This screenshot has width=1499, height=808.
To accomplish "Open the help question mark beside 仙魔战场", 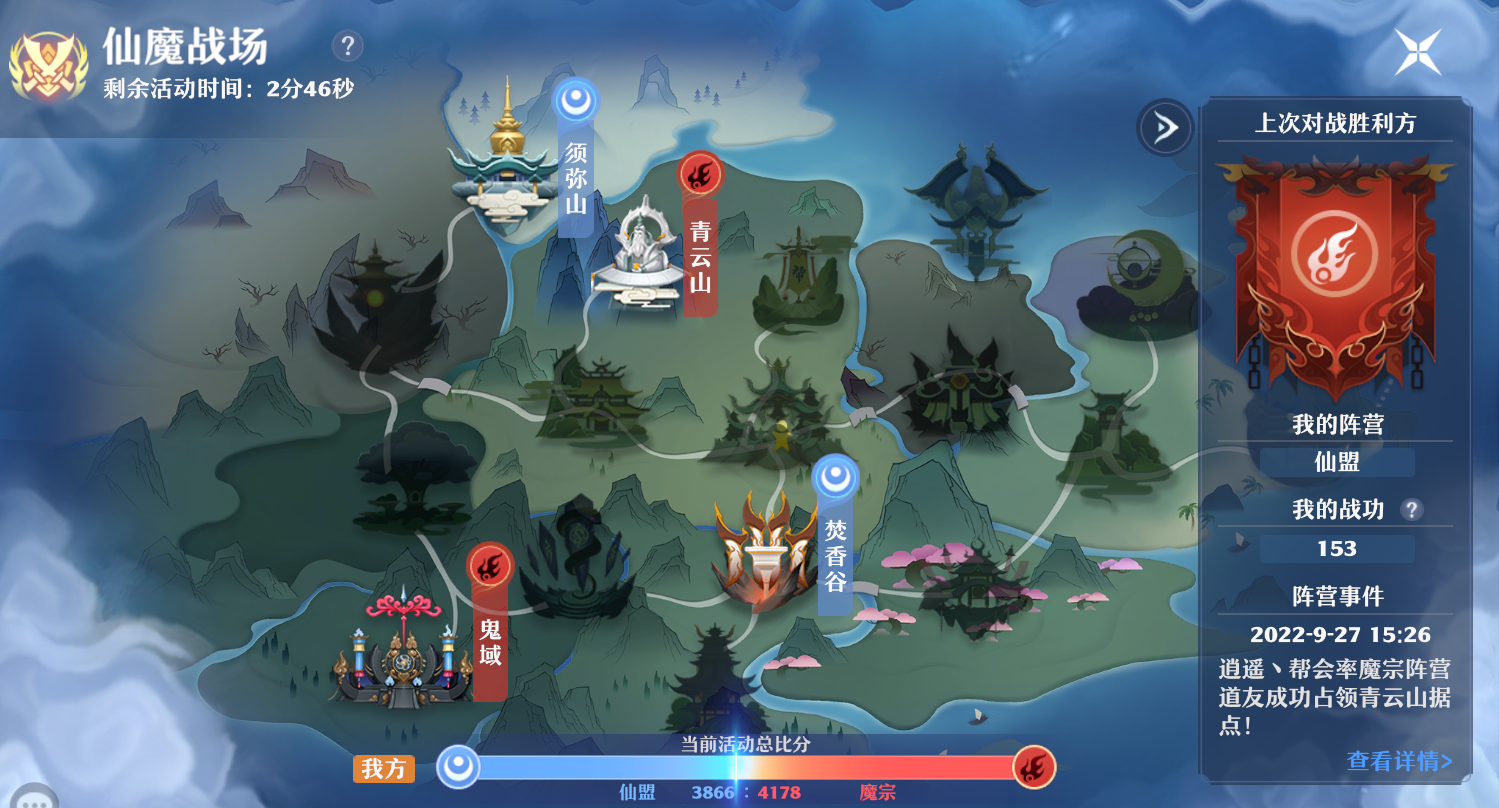I will (347, 46).
